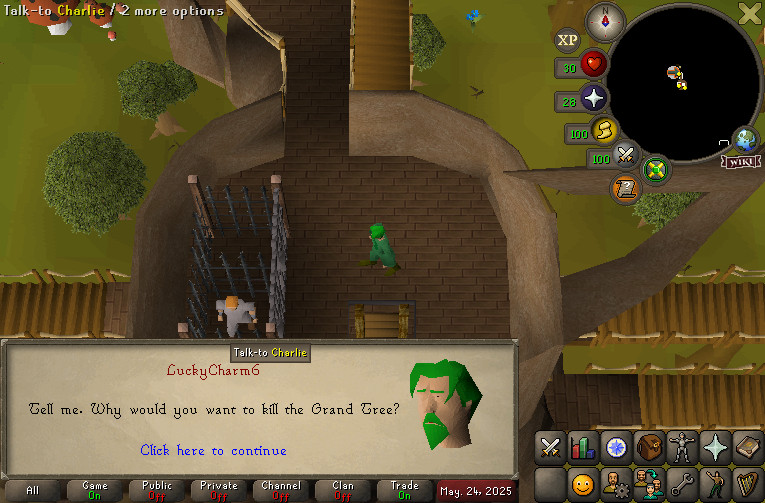
Task: Toggle the XP drops orb
Action: click(567, 40)
